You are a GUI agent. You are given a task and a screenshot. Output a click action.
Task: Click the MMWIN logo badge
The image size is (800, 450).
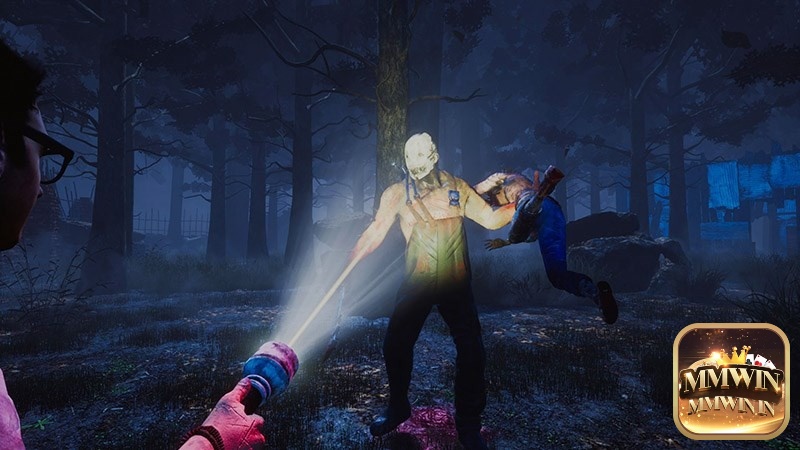click(731, 381)
